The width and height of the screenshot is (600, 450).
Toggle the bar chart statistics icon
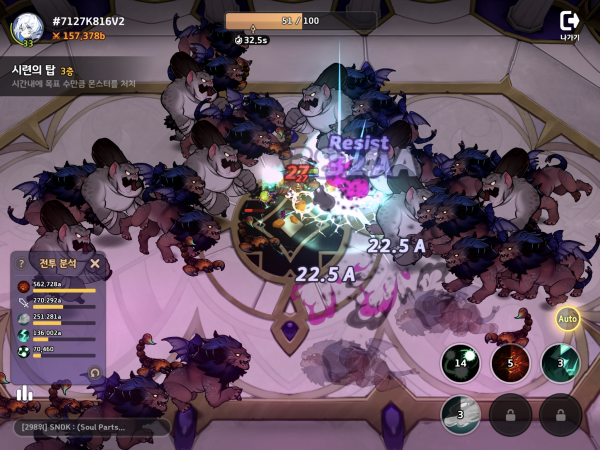pyautogui.click(x=24, y=393)
